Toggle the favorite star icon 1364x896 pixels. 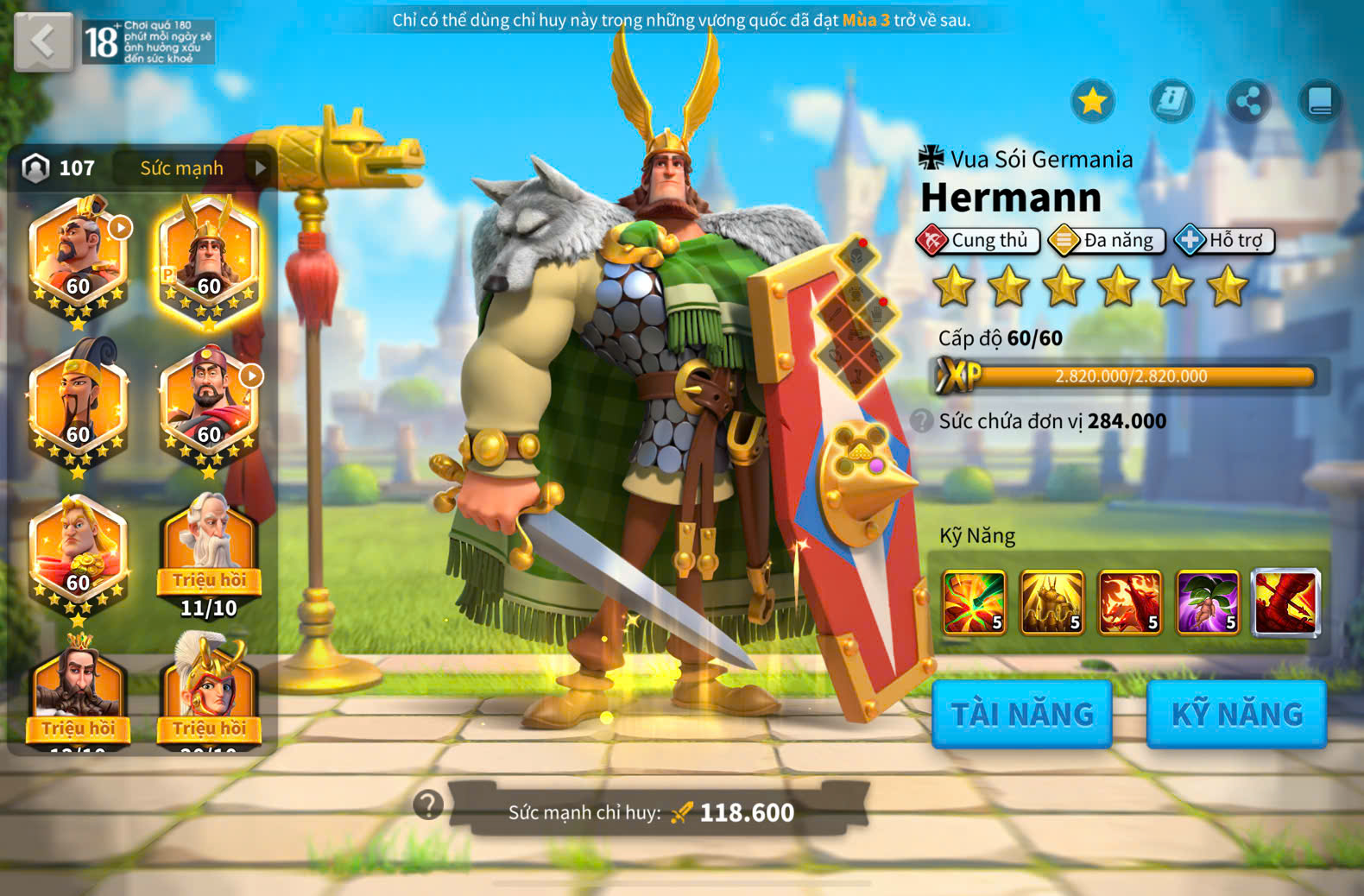pos(1092,101)
